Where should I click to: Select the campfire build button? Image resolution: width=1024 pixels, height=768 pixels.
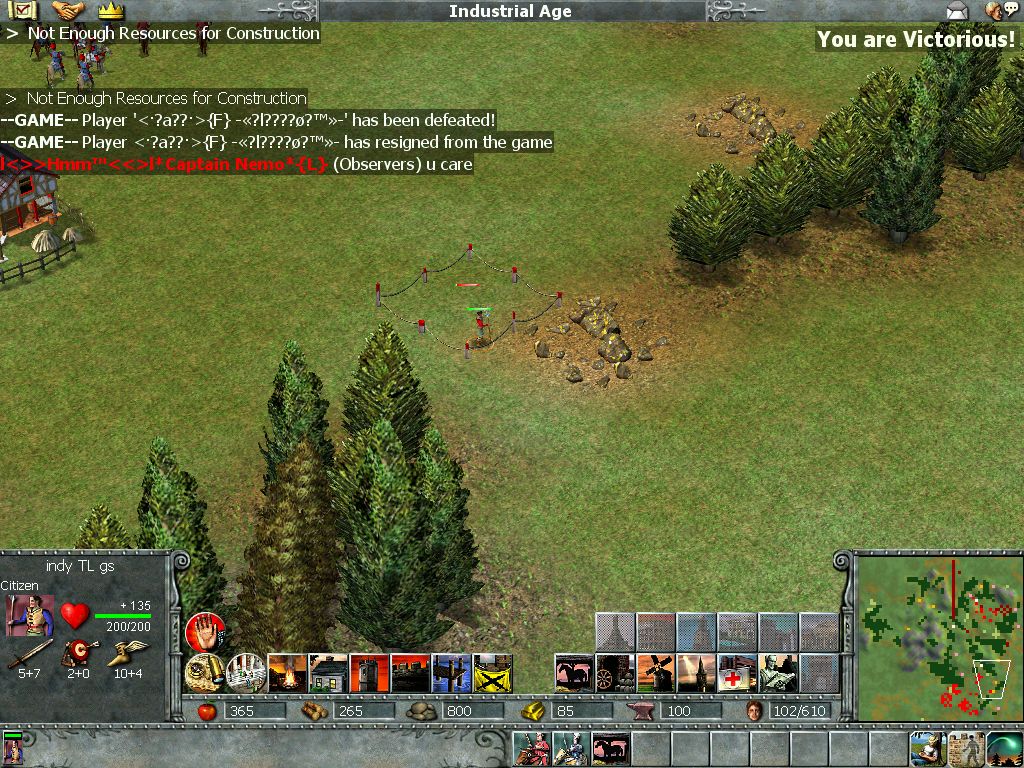click(287, 673)
